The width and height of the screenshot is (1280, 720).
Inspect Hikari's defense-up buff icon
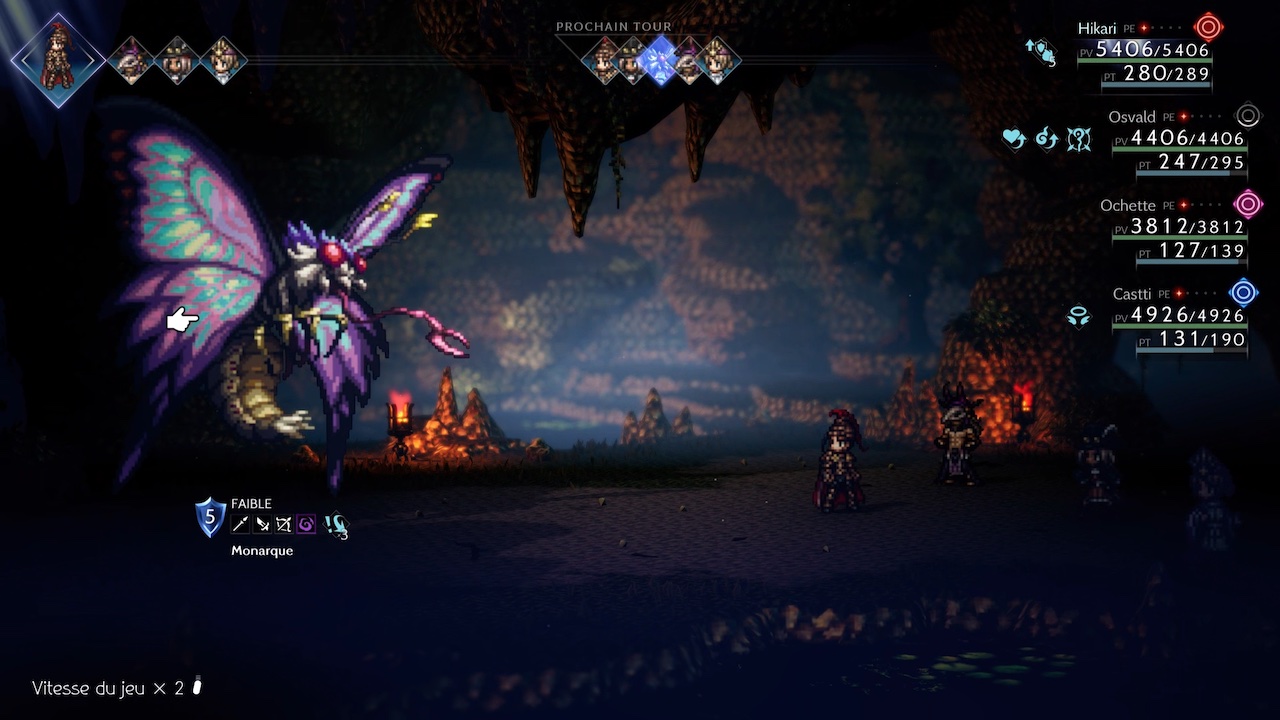click(x=1041, y=50)
